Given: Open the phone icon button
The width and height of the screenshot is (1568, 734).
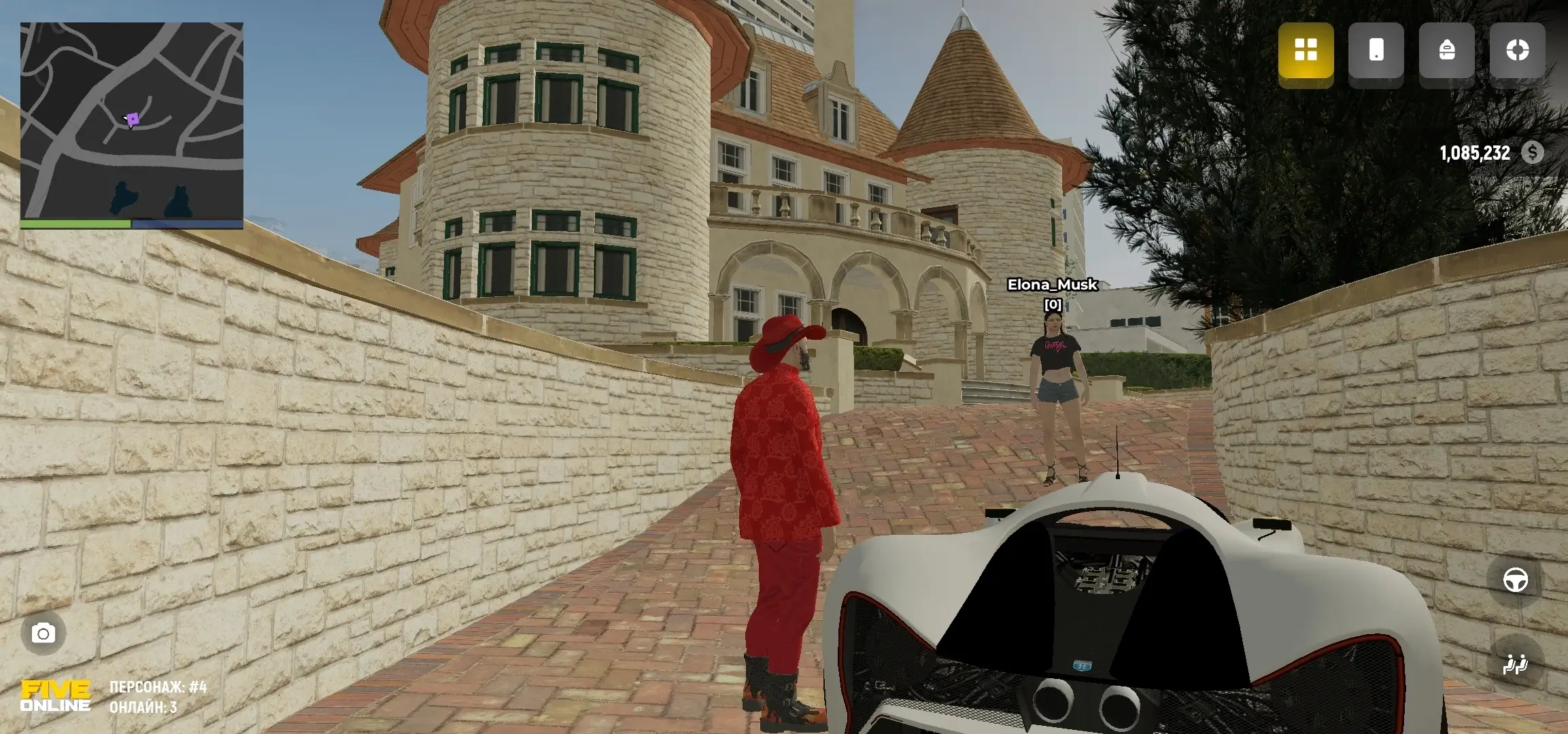Looking at the screenshot, I should (x=1376, y=50).
